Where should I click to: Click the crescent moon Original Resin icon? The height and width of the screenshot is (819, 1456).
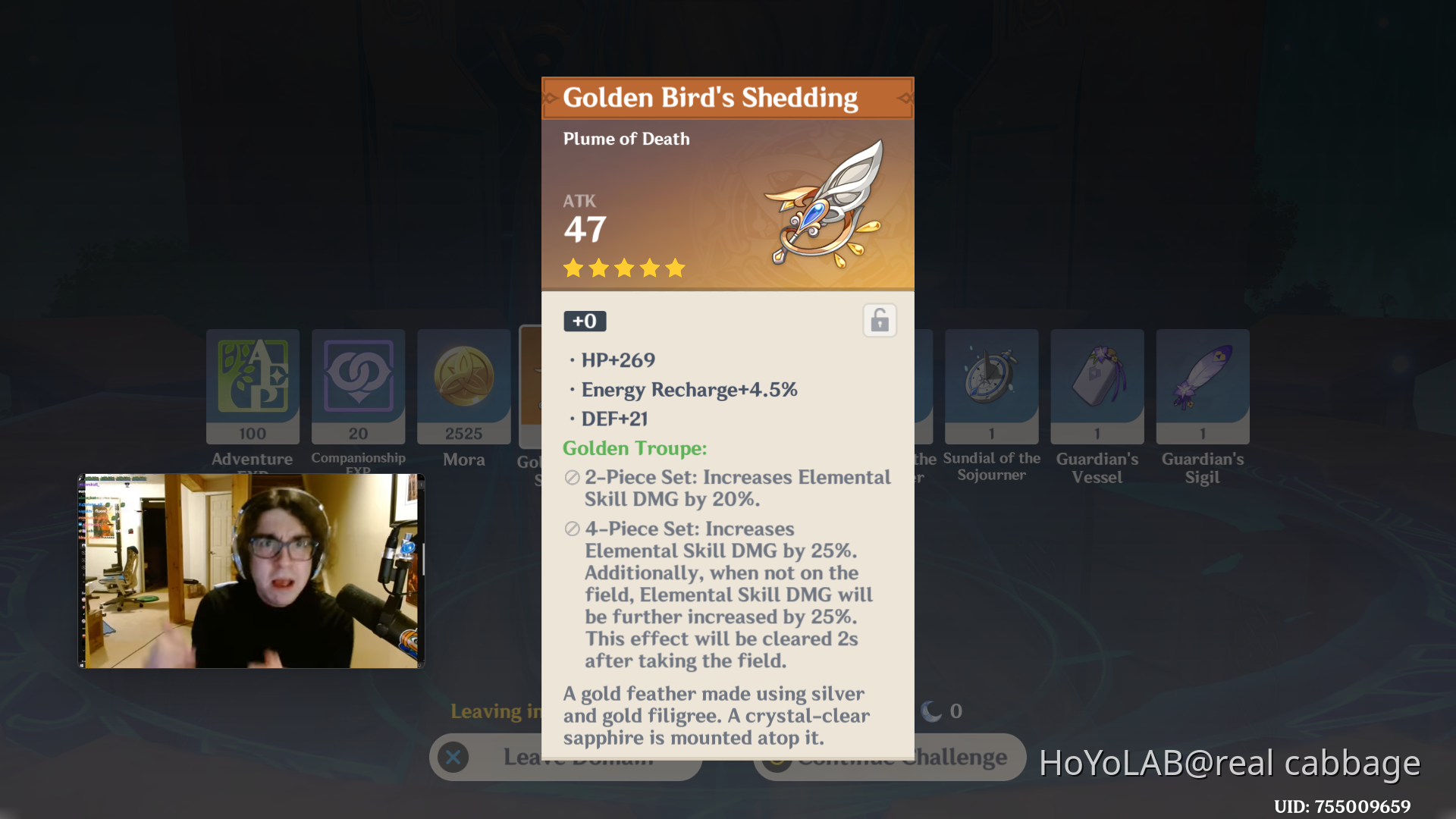click(929, 711)
